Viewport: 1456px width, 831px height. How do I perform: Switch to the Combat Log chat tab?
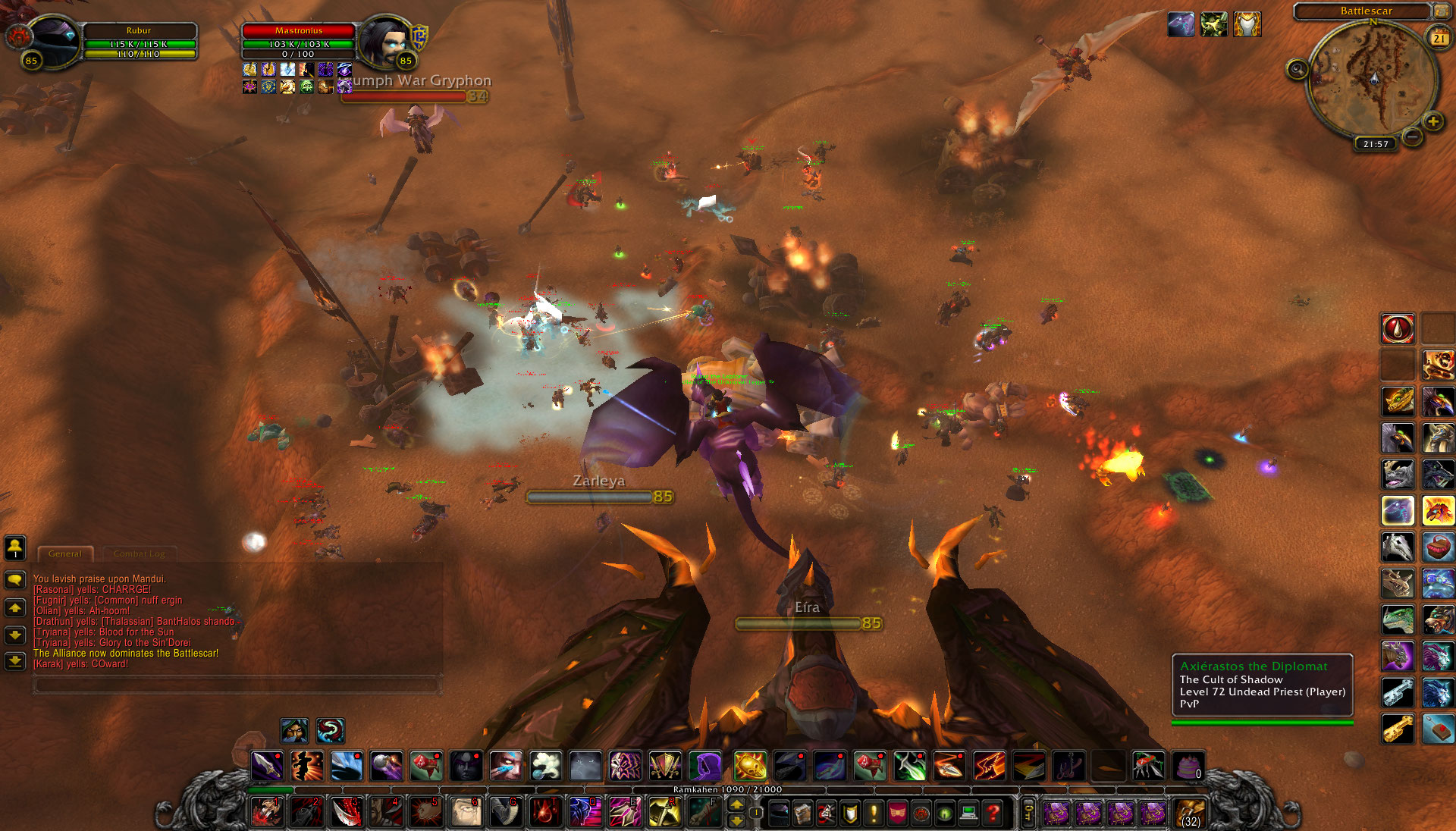click(x=140, y=553)
